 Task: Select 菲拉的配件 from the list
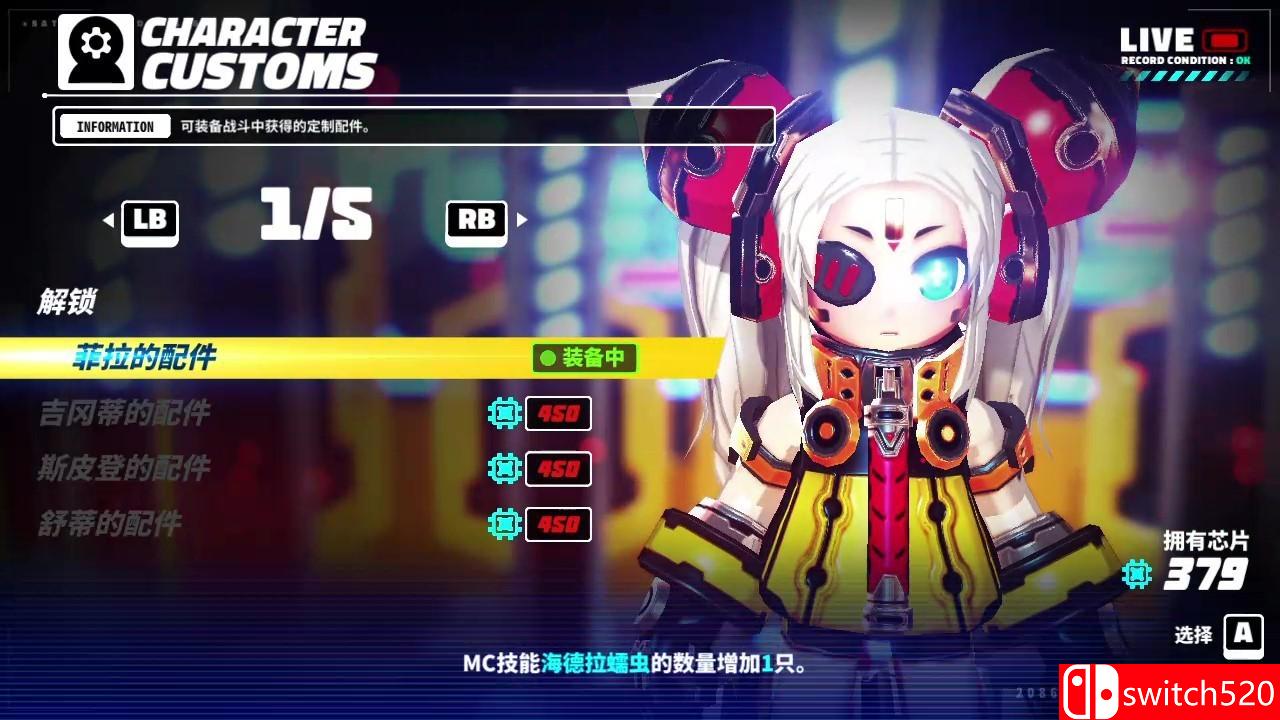[x=144, y=359]
